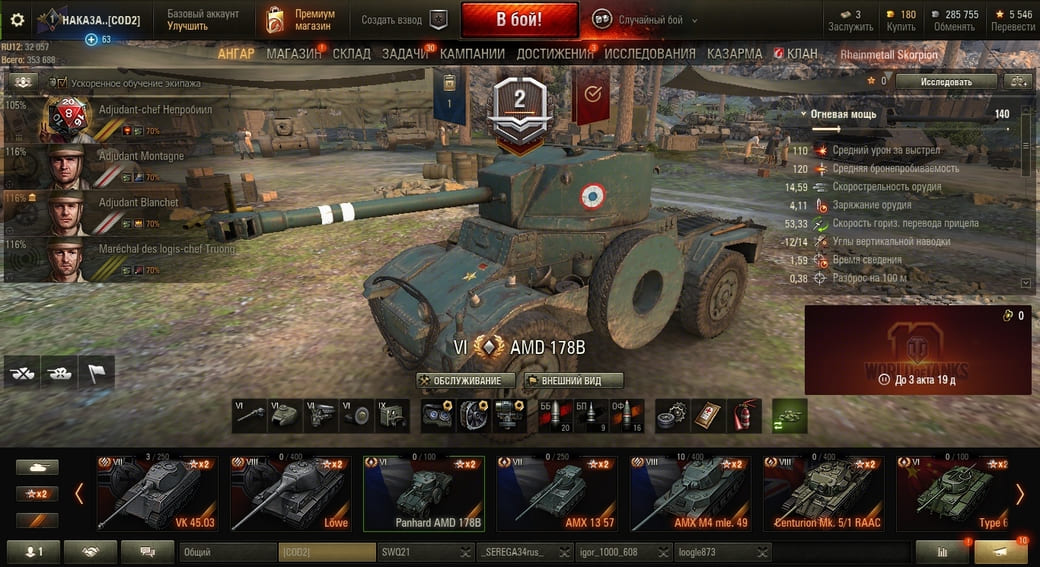The image size is (1040, 567).
Task: Open the Склад tab
Action: (351, 53)
